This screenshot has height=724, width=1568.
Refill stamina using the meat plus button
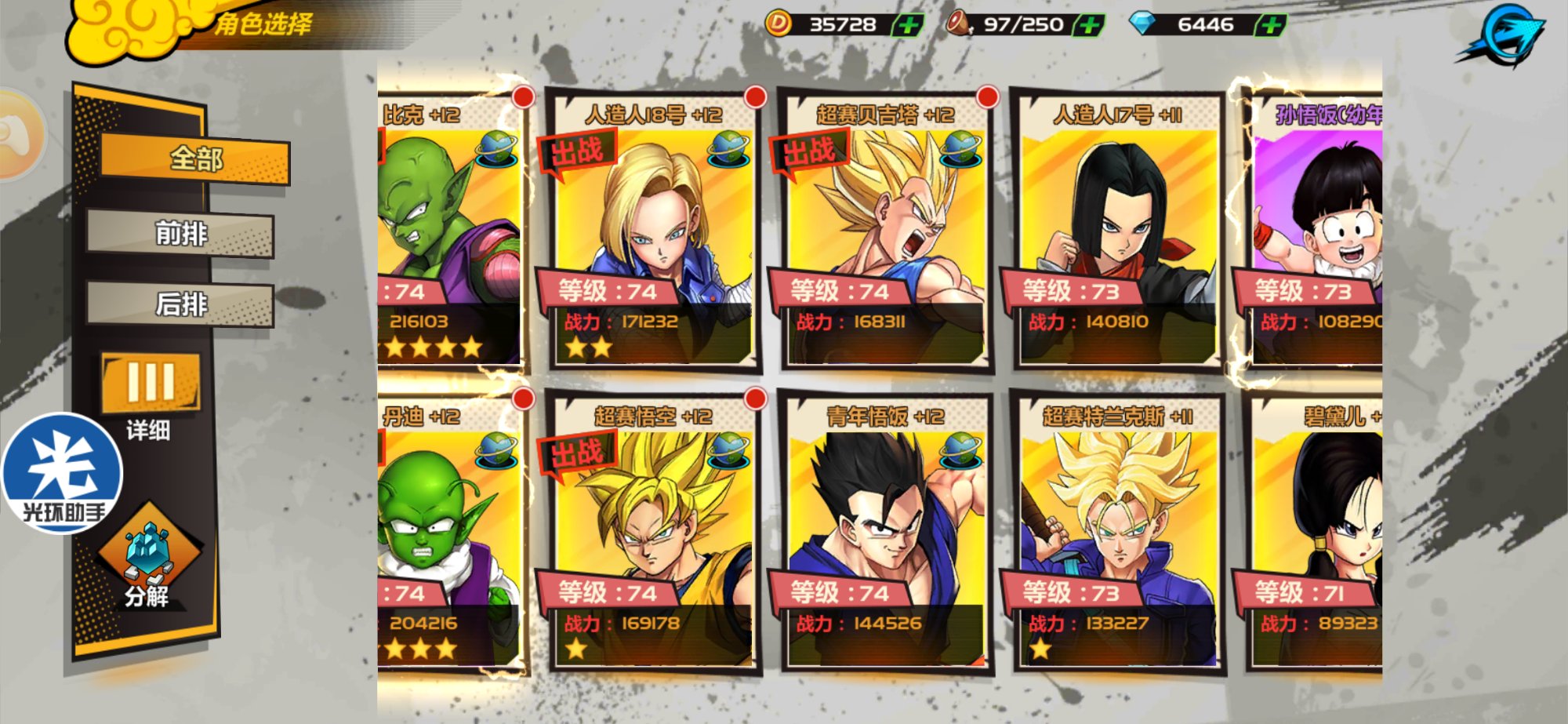pyautogui.click(x=1088, y=25)
